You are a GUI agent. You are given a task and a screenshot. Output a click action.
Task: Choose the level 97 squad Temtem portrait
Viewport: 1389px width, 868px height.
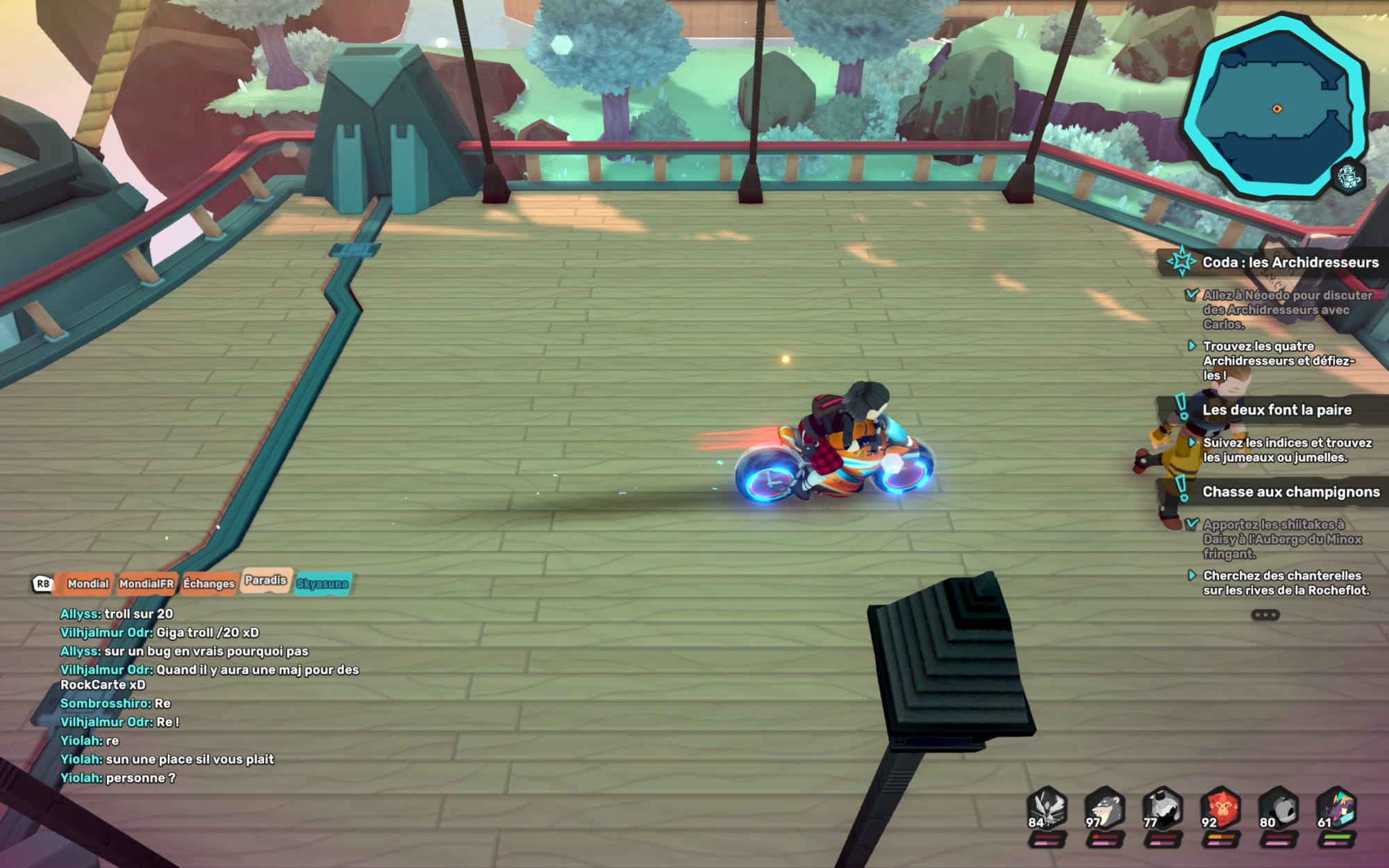[x=1104, y=810]
